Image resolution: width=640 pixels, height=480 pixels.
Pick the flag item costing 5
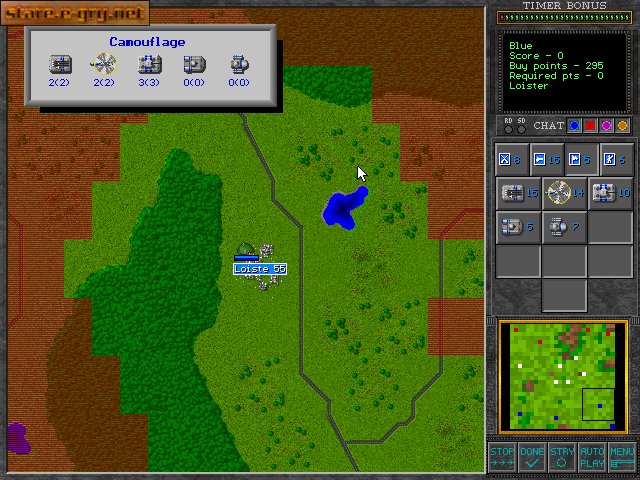tap(579, 159)
